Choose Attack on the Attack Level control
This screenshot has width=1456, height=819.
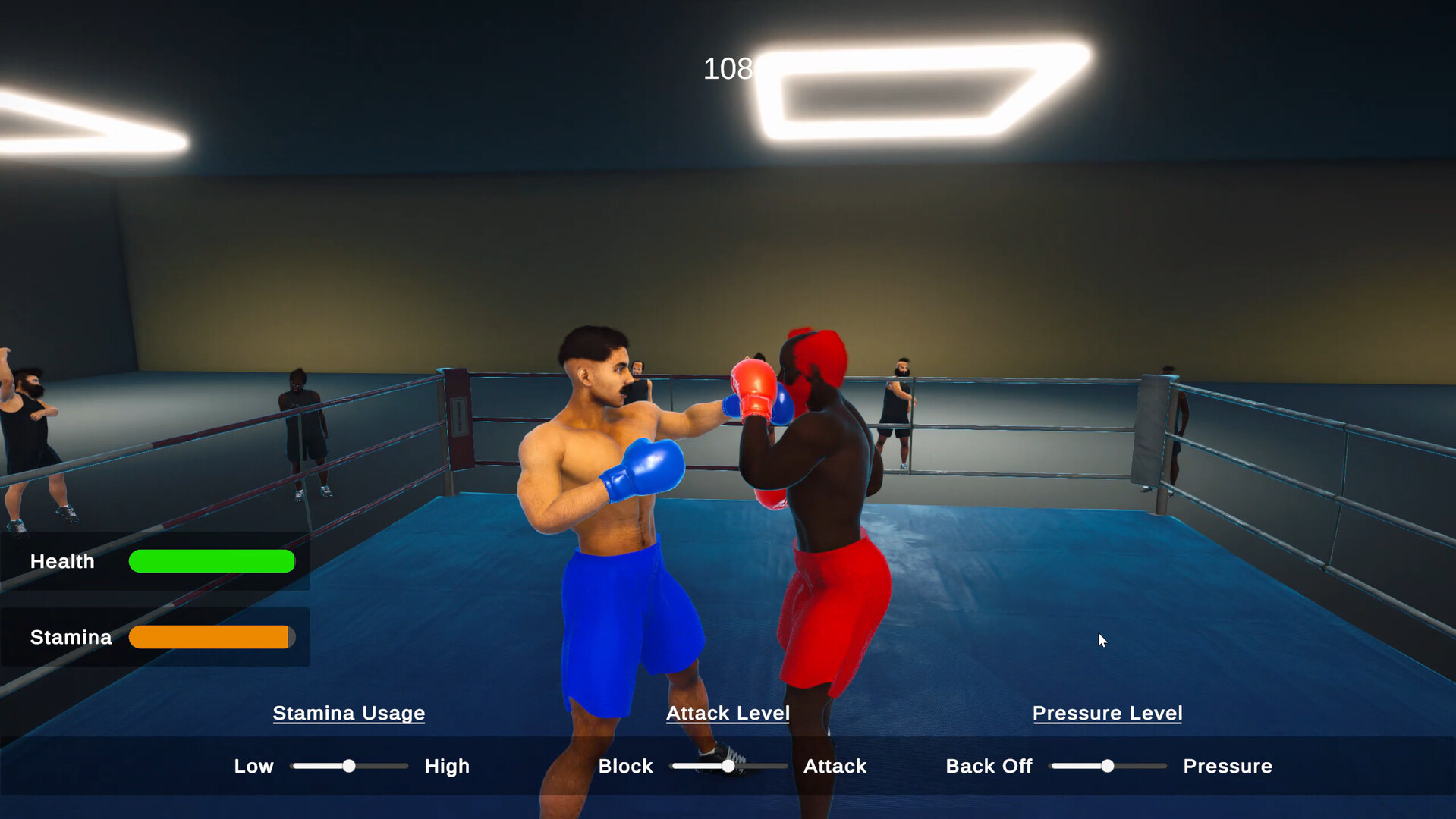point(835,766)
